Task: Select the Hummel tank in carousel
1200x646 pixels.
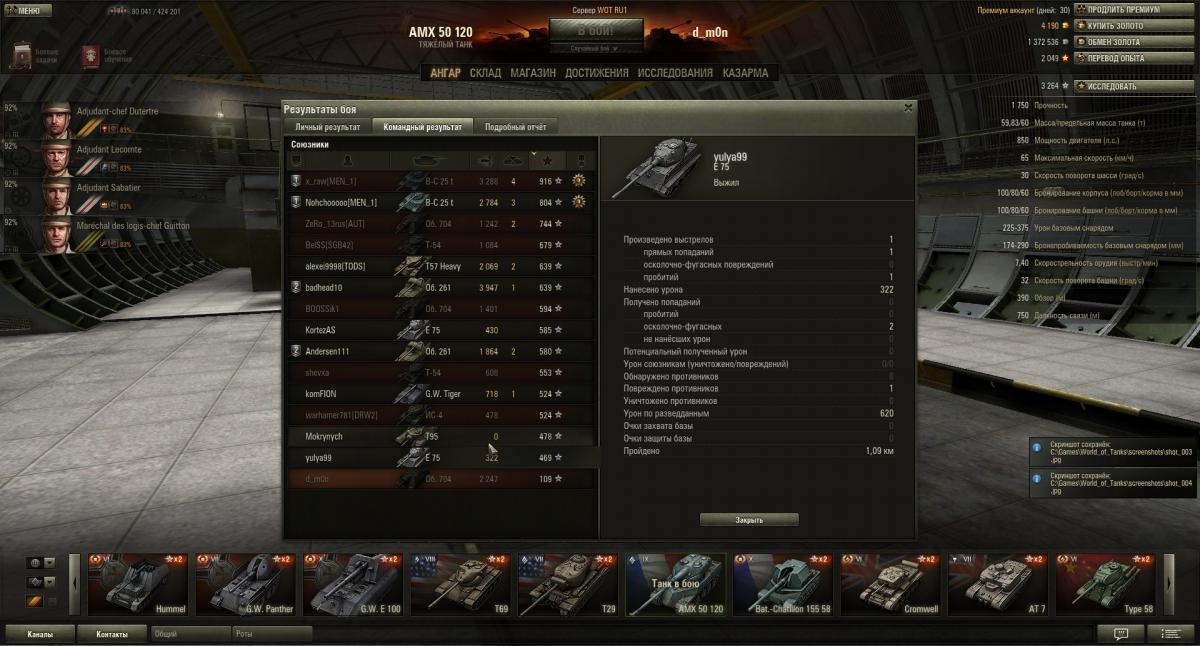Action: point(137,584)
